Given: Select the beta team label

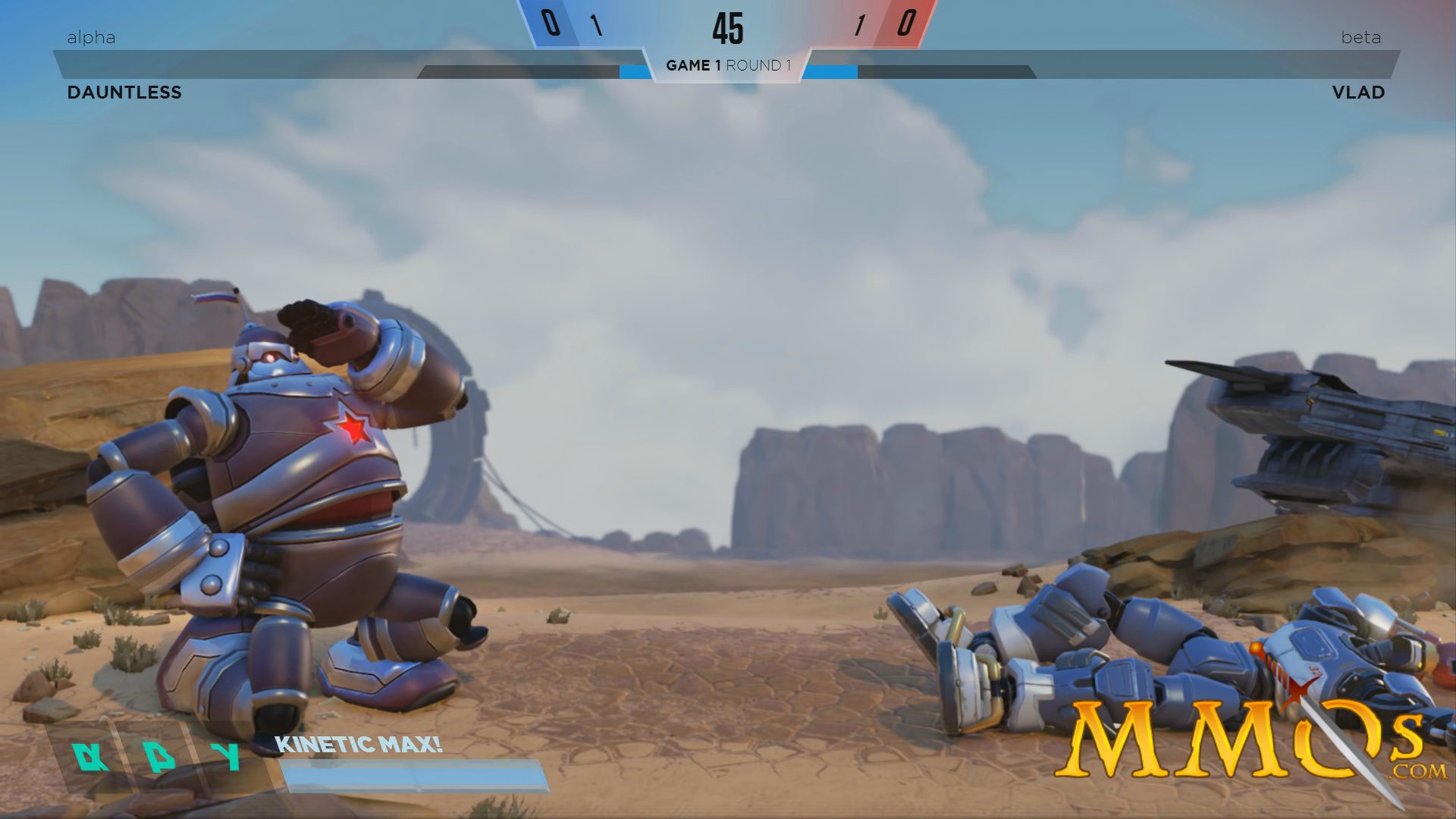Looking at the screenshot, I should [x=1363, y=37].
